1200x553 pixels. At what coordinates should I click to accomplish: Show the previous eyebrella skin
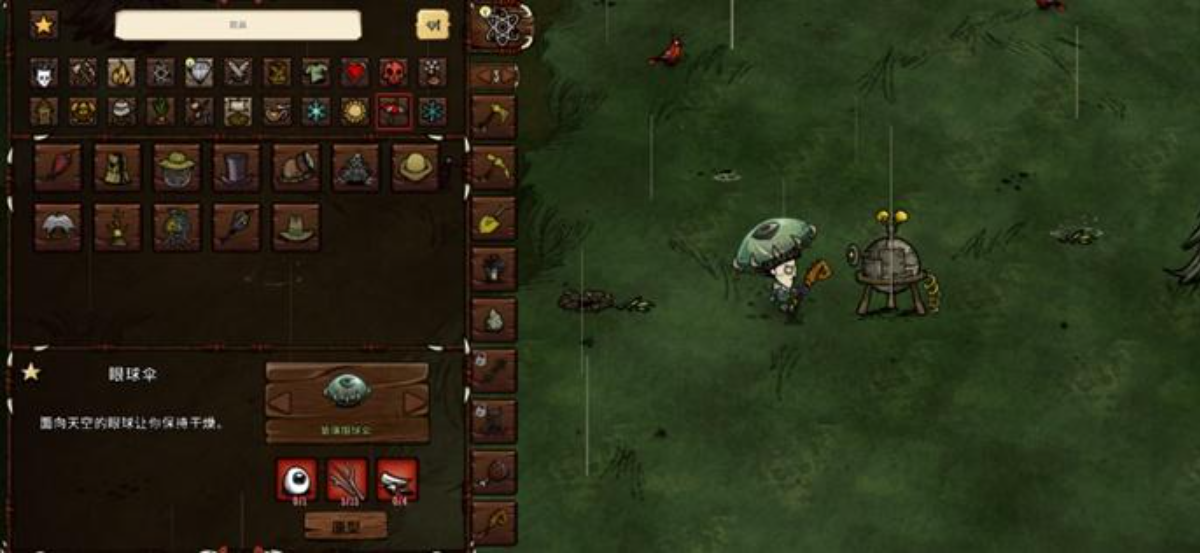click(281, 402)
